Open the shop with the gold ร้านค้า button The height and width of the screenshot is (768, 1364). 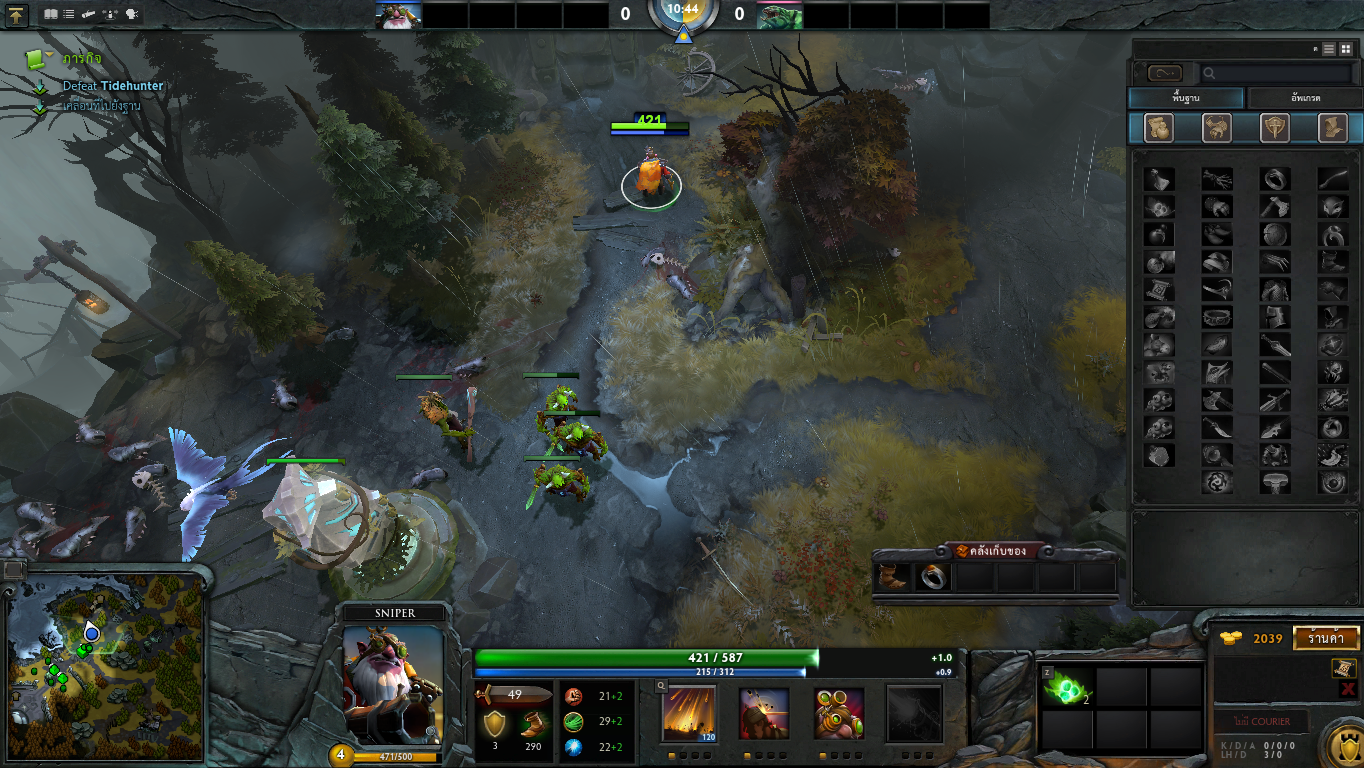(1326, 638)
